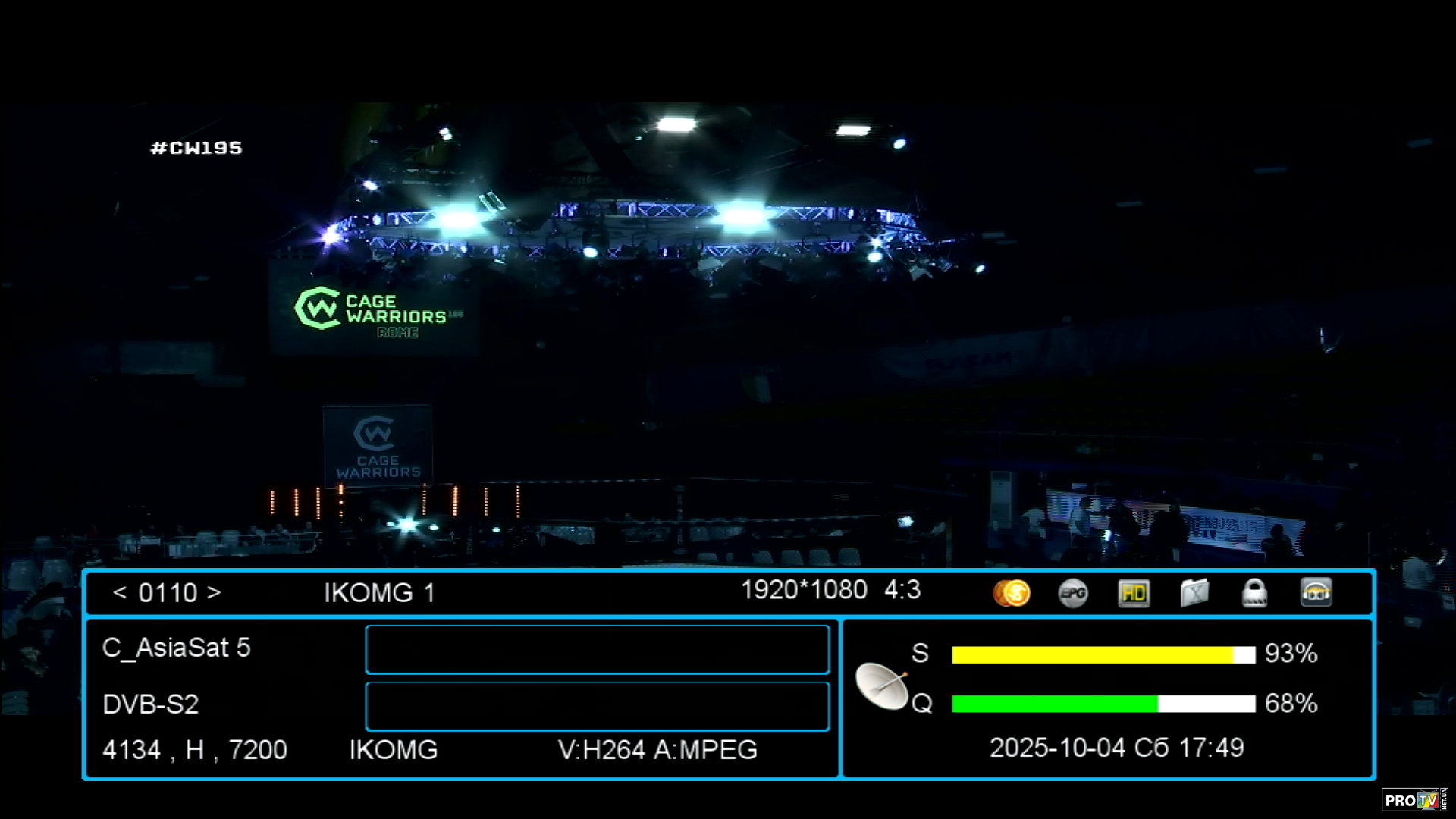The height and width of the screenshot is (819, 1456).
Task: Select the lower empty program info box
Action: (597, 706)
